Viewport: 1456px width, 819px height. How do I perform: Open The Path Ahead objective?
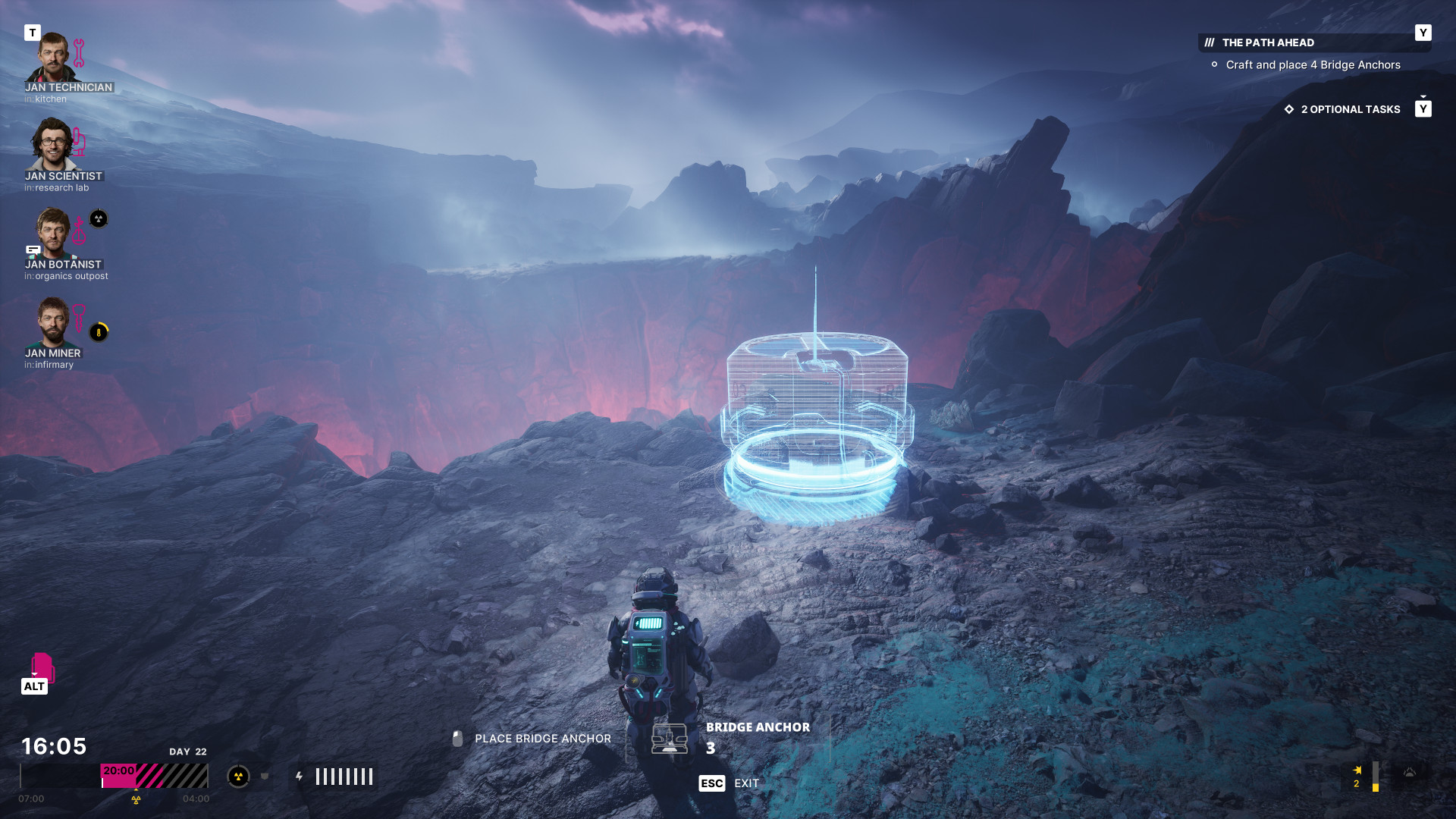[x=1268, y=43]
